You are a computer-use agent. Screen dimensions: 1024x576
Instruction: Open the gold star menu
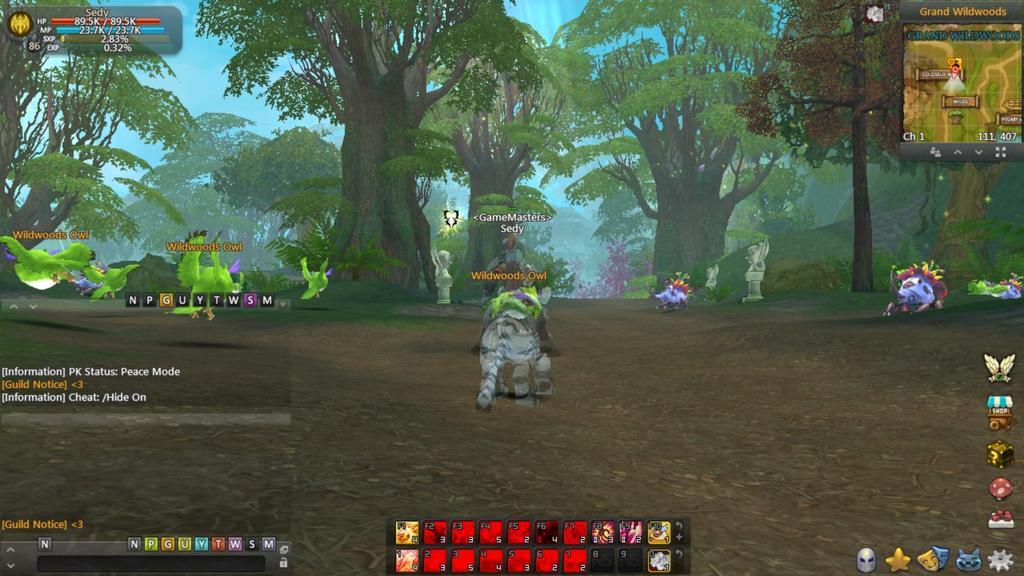tap(898, 560)
